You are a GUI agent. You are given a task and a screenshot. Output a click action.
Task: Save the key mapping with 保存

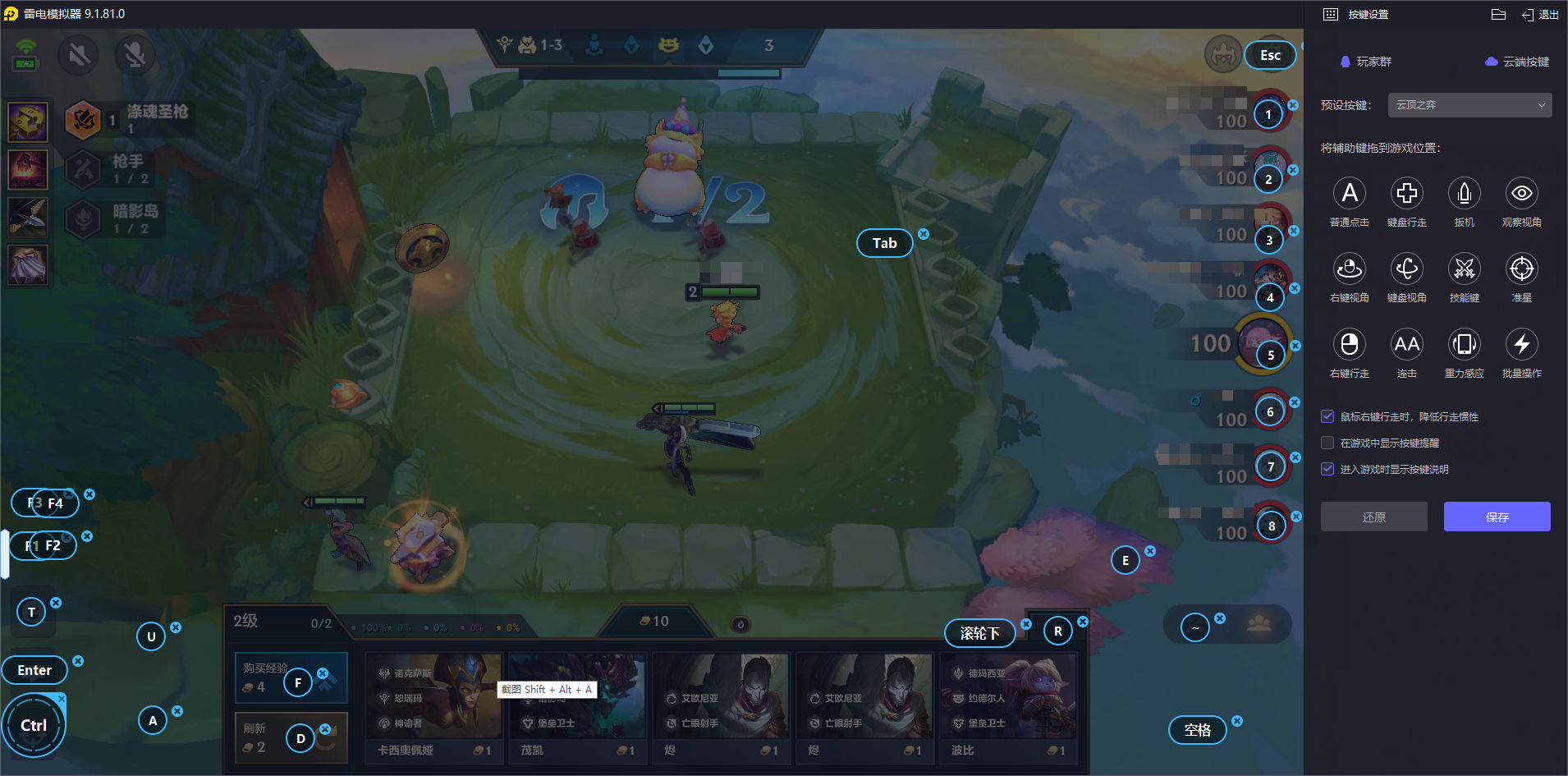click(x=1497, y=517)
